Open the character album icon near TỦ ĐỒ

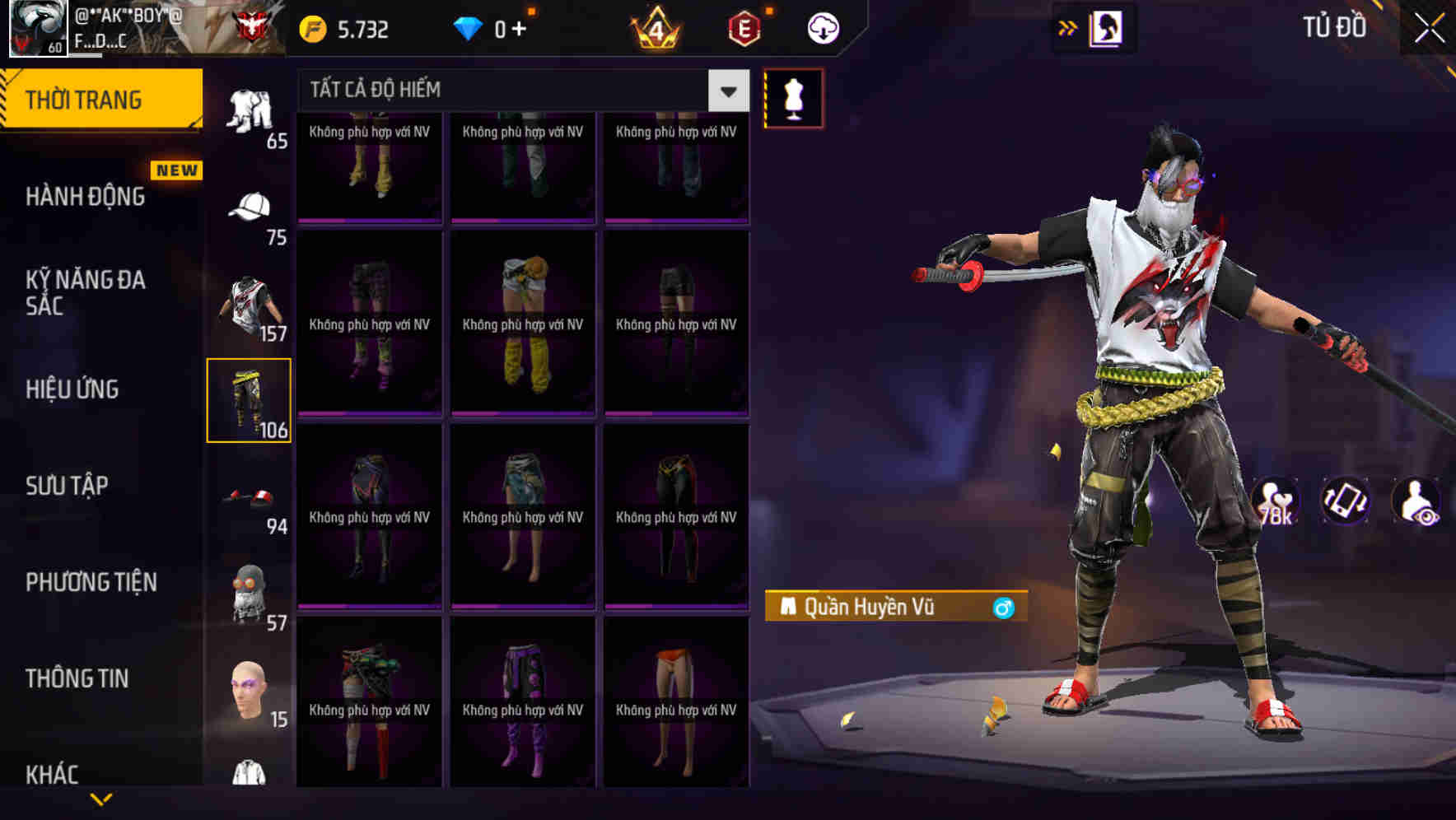(x=1106, y=27)
